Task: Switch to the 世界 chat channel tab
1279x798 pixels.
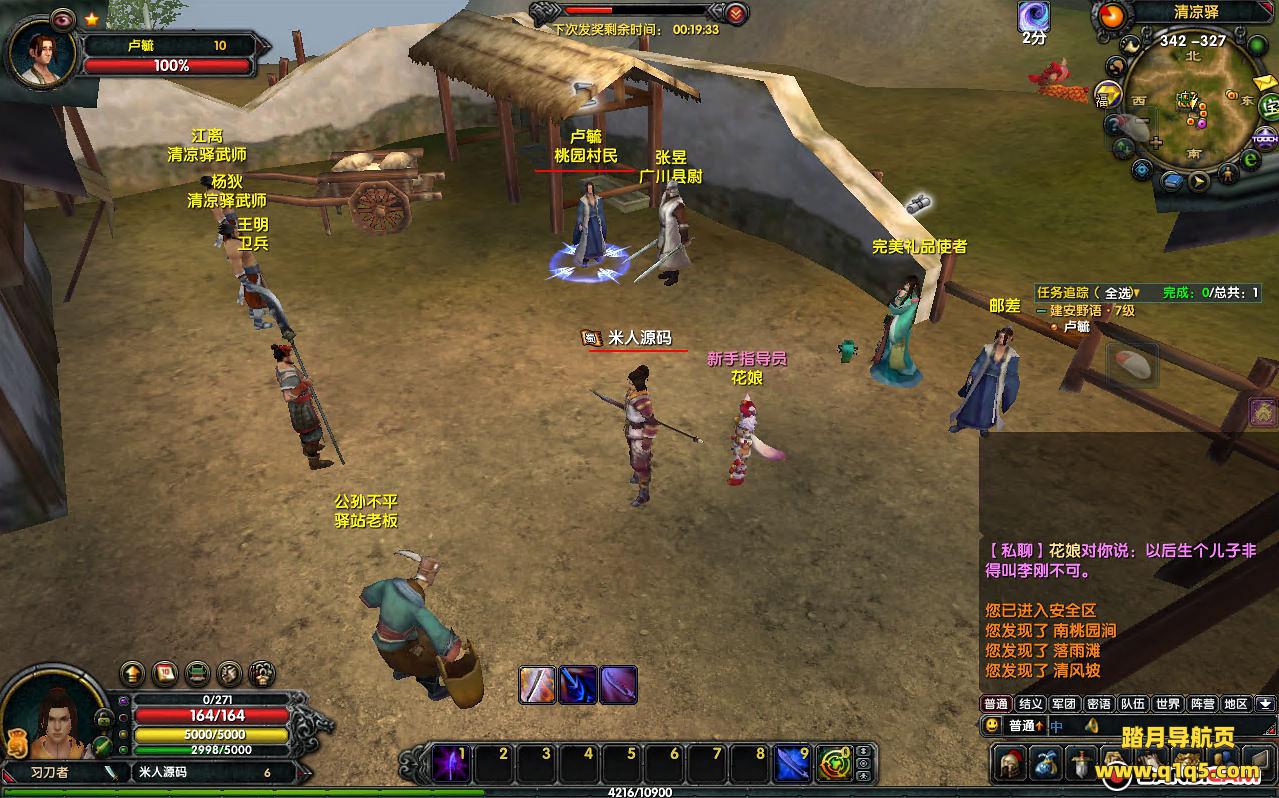Action: [x=1167, y=704]
